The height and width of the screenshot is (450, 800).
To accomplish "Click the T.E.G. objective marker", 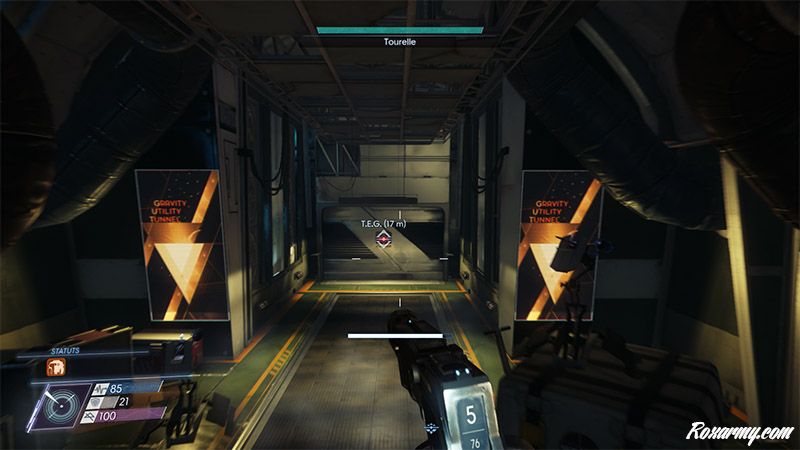I will tap(384, 239).
